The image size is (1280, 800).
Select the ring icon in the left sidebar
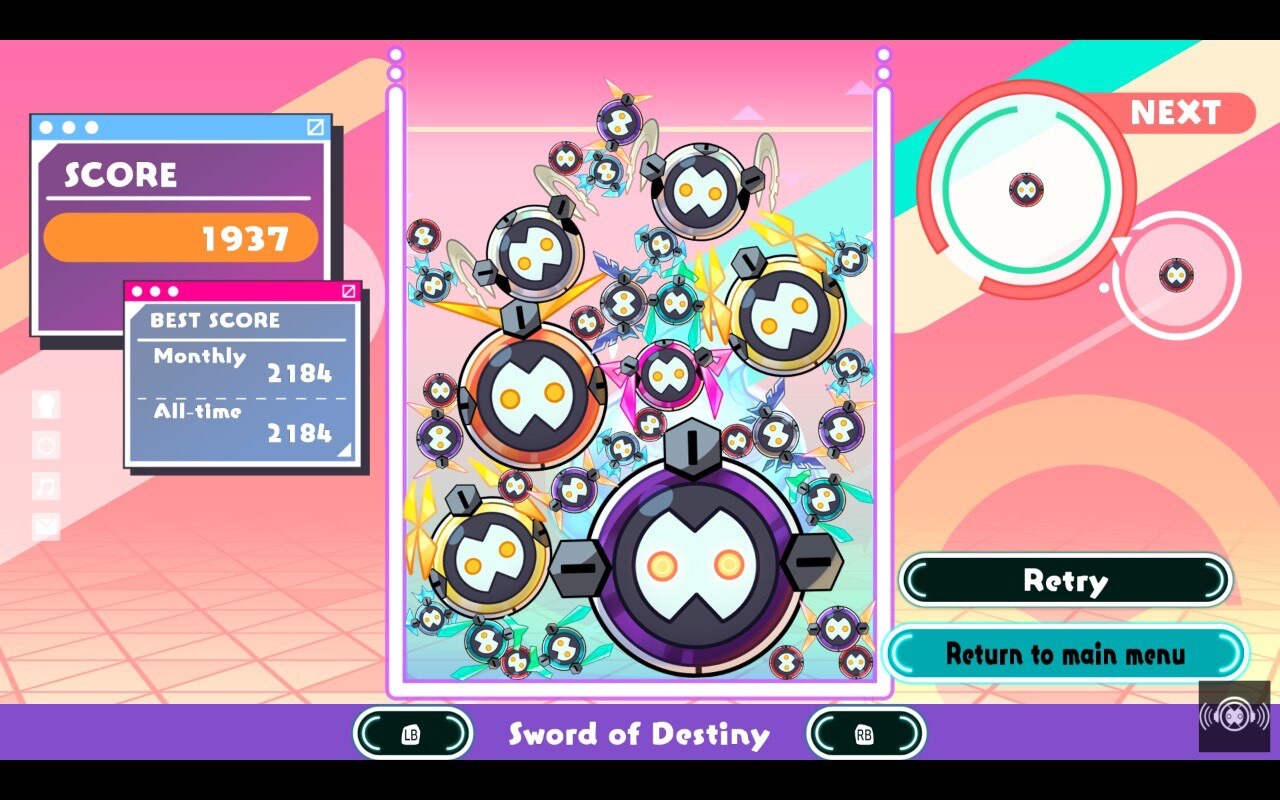click(x=45, y=443)
